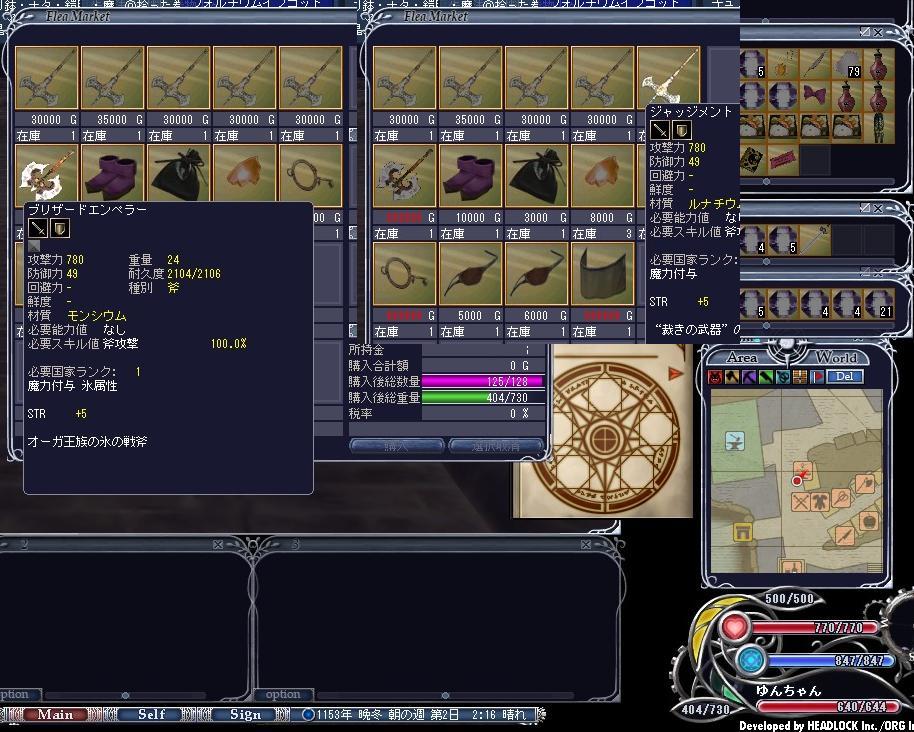
Task: Choose the orange item priced 8000 G
Action: pos(603,175)
